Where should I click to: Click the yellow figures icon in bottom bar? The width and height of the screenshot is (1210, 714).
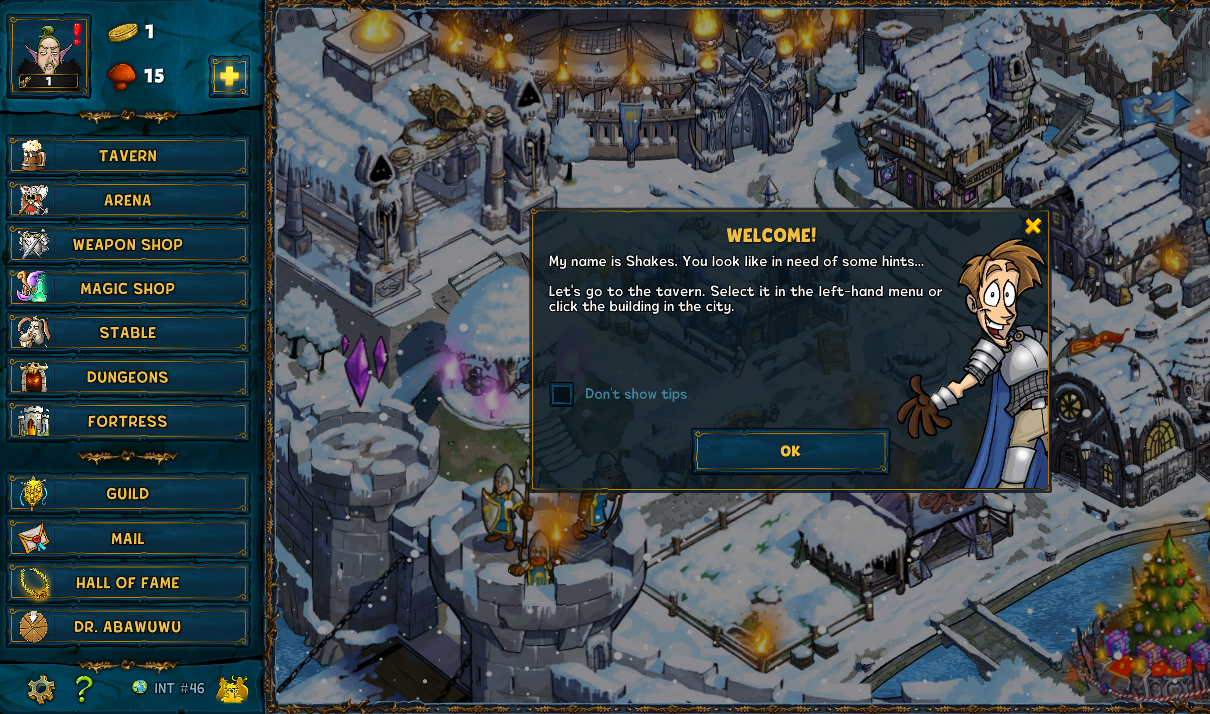point(232,689)
